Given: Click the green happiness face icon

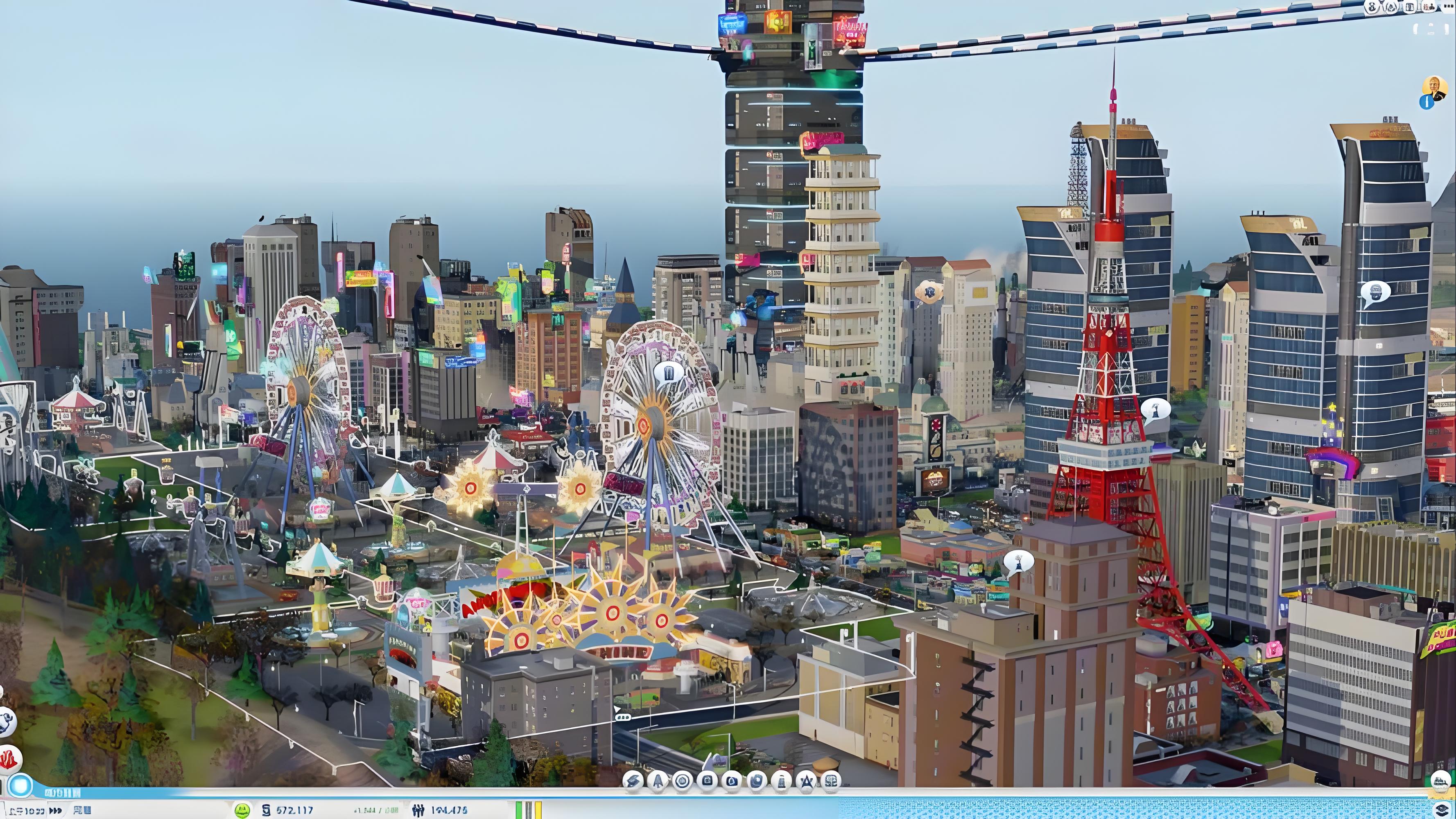Looking at the screenshot, I should coord(242,810).
